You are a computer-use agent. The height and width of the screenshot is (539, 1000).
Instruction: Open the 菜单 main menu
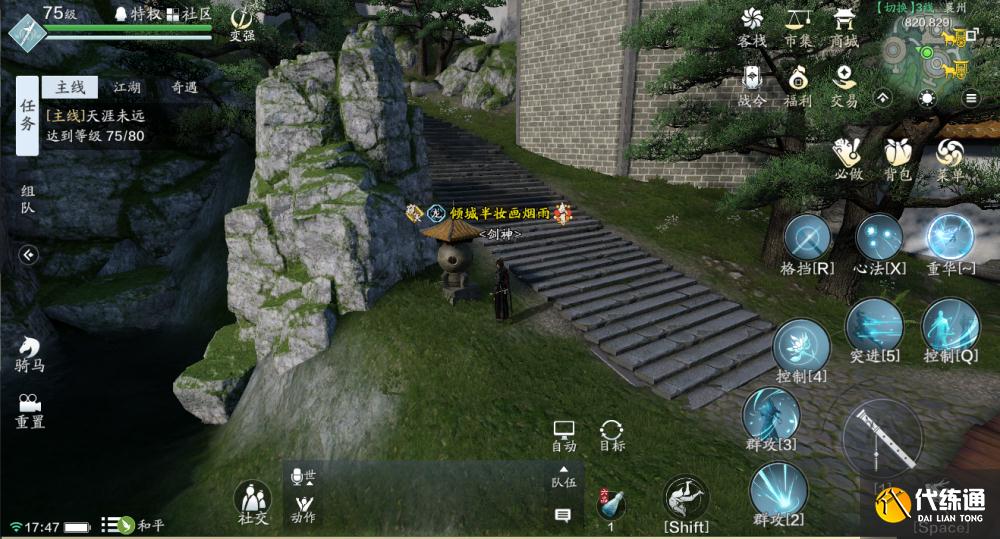coord(949,155)
